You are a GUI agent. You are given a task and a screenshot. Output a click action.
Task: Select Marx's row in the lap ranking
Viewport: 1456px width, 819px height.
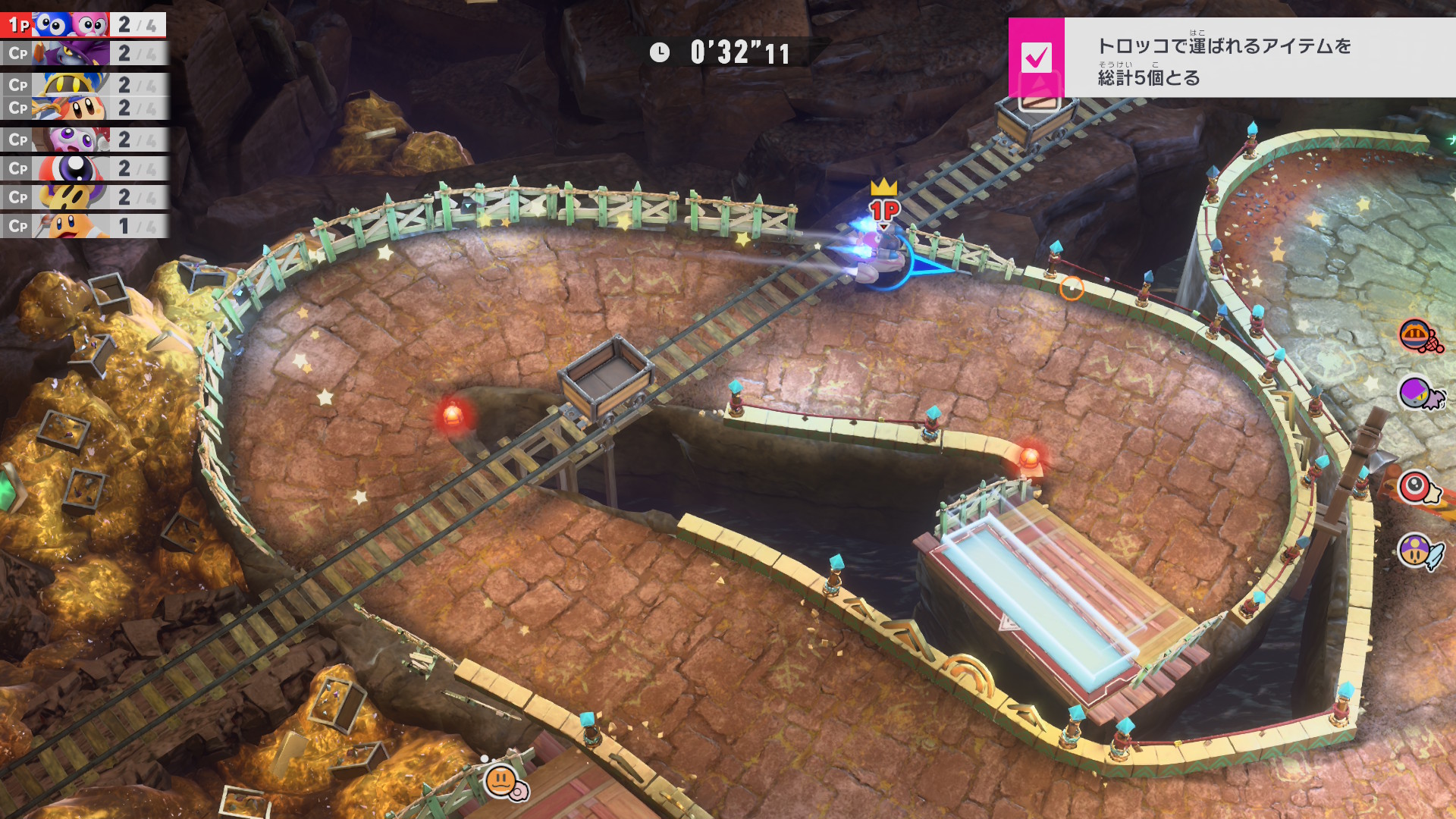point(83,140)
